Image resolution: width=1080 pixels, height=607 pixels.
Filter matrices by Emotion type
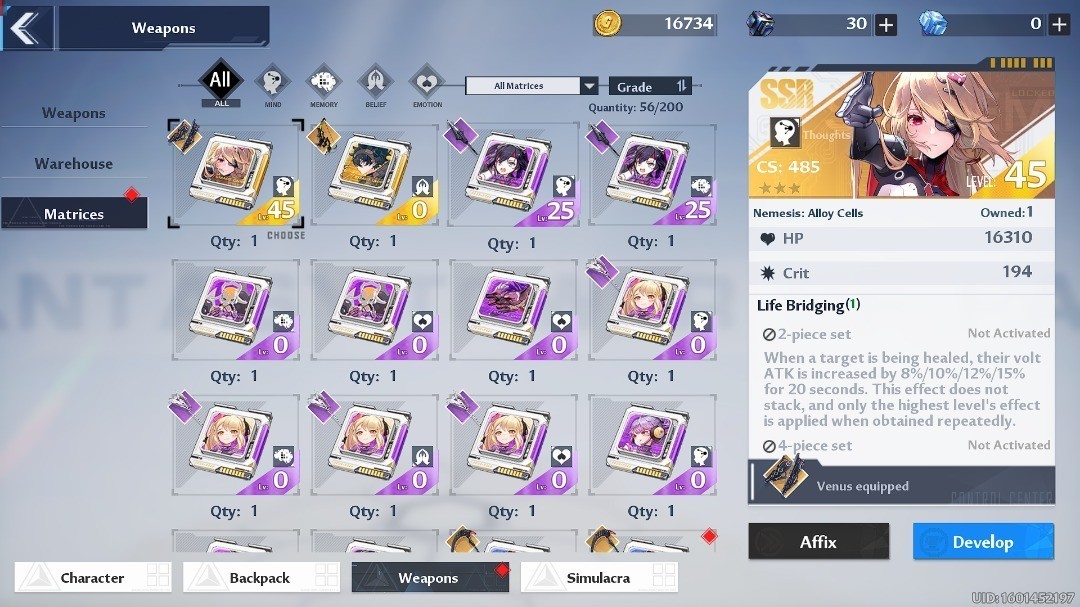[427, 84]
